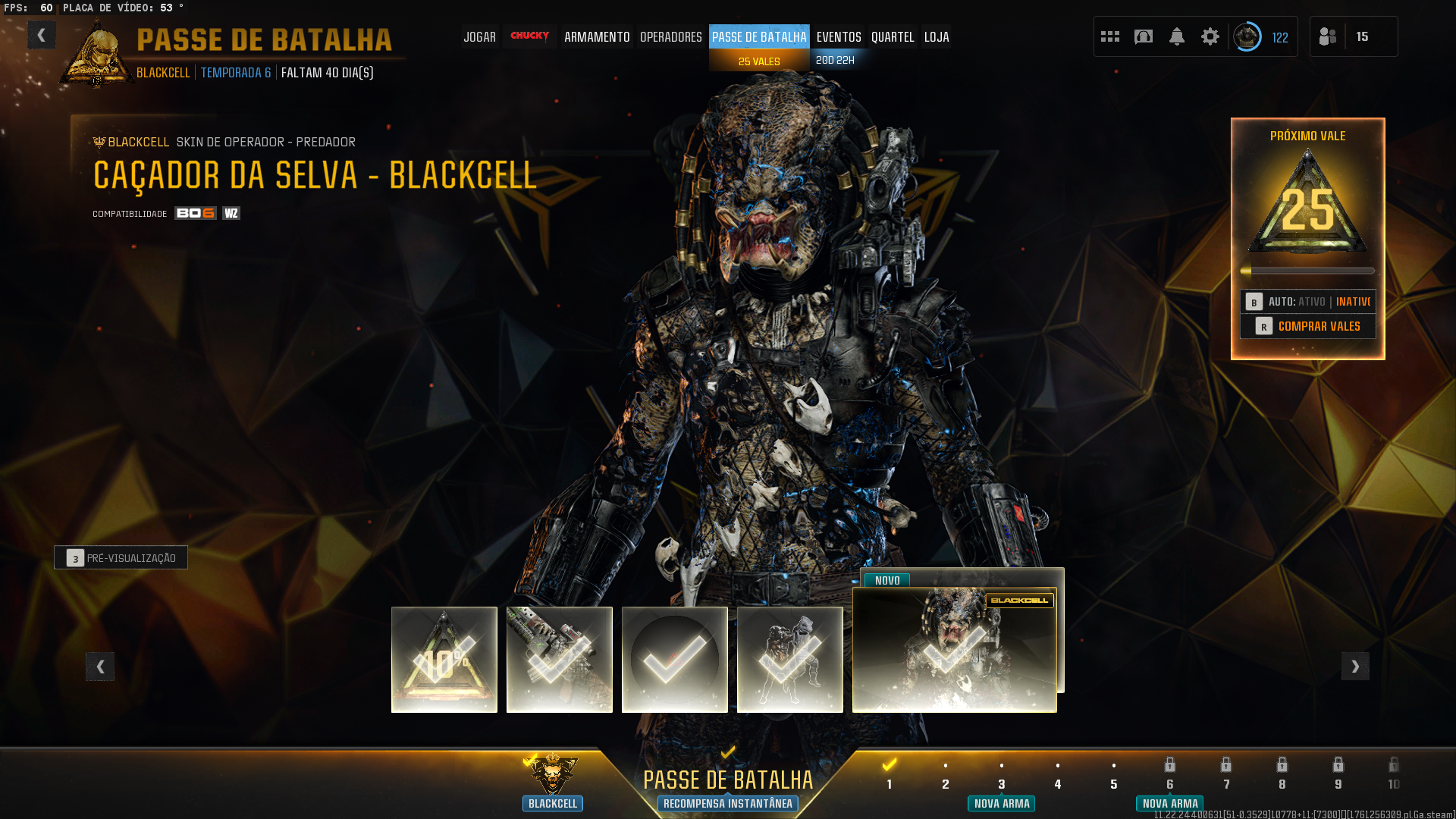This screenshot has height=819, width=1456.
Task: Jump to battle pass page 3
Action: coord(1002,783)
